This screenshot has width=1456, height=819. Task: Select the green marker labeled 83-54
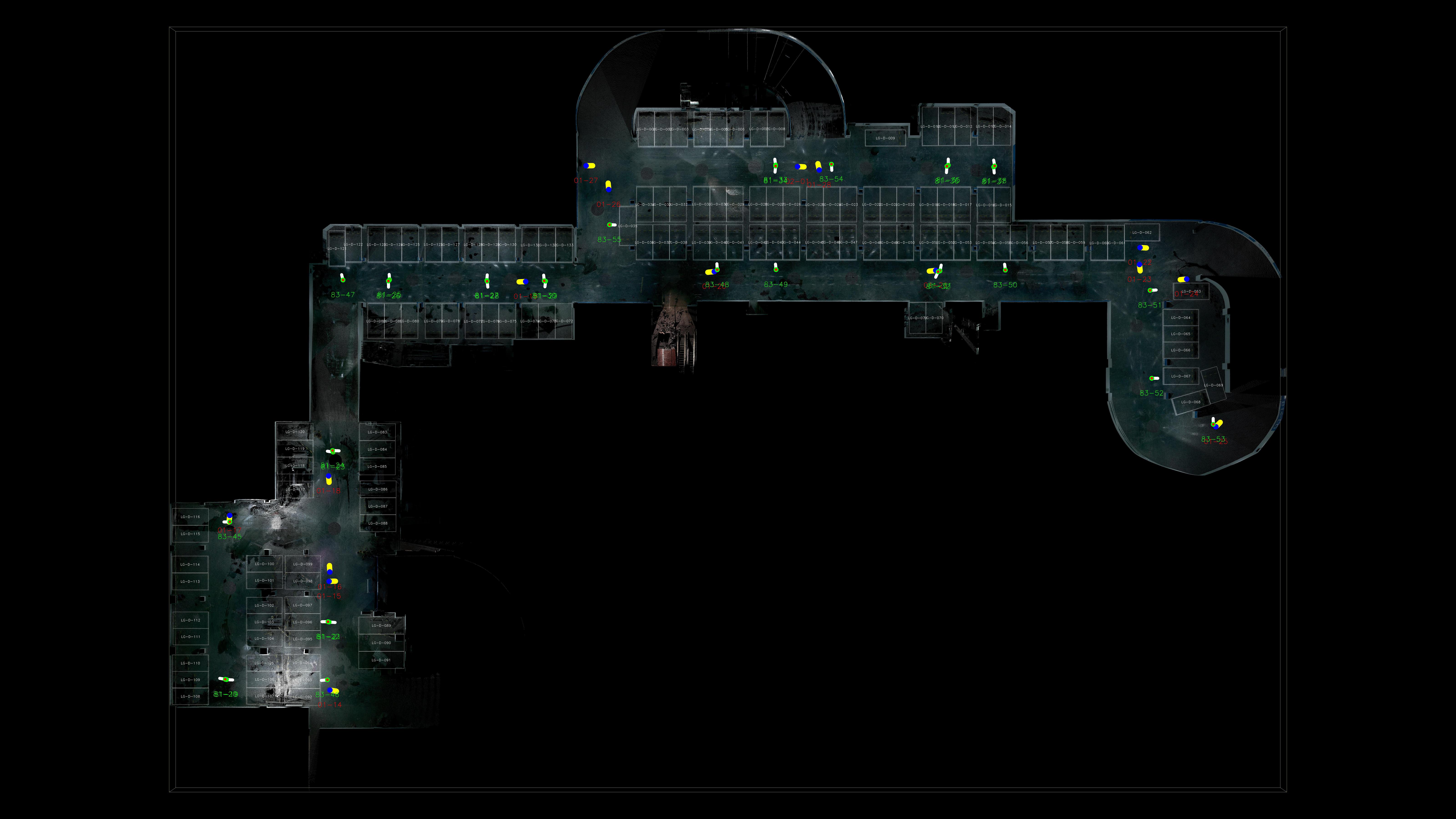click(x=832, y=164)
